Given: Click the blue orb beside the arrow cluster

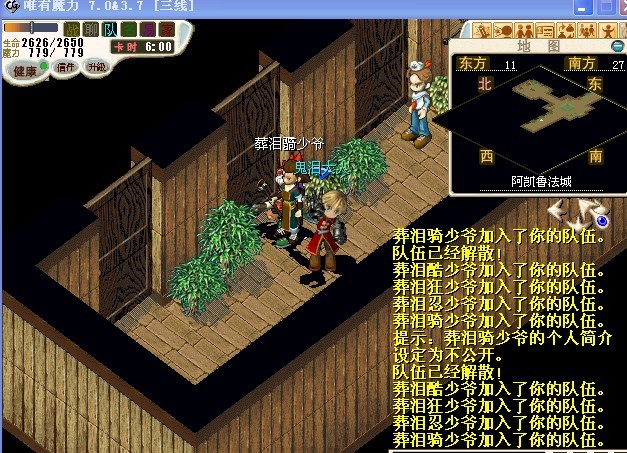Looking at the screenshot, I should (x=602, y=220).
